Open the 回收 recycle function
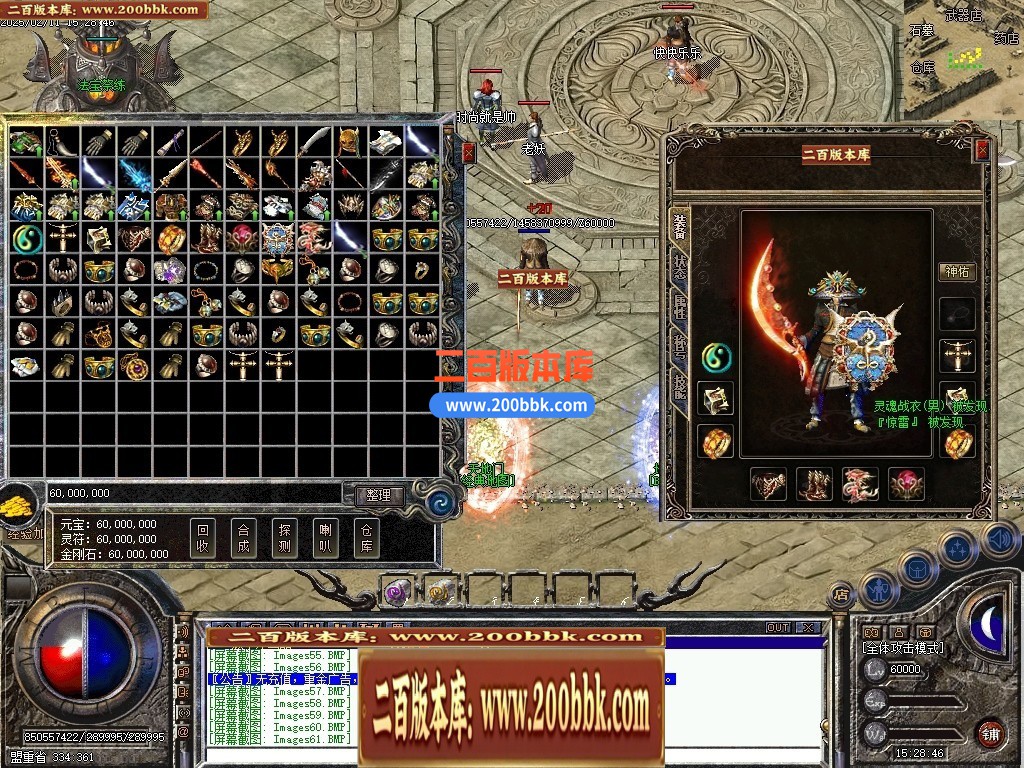This screenshot has width=1024, height=768. click(203, 538)
